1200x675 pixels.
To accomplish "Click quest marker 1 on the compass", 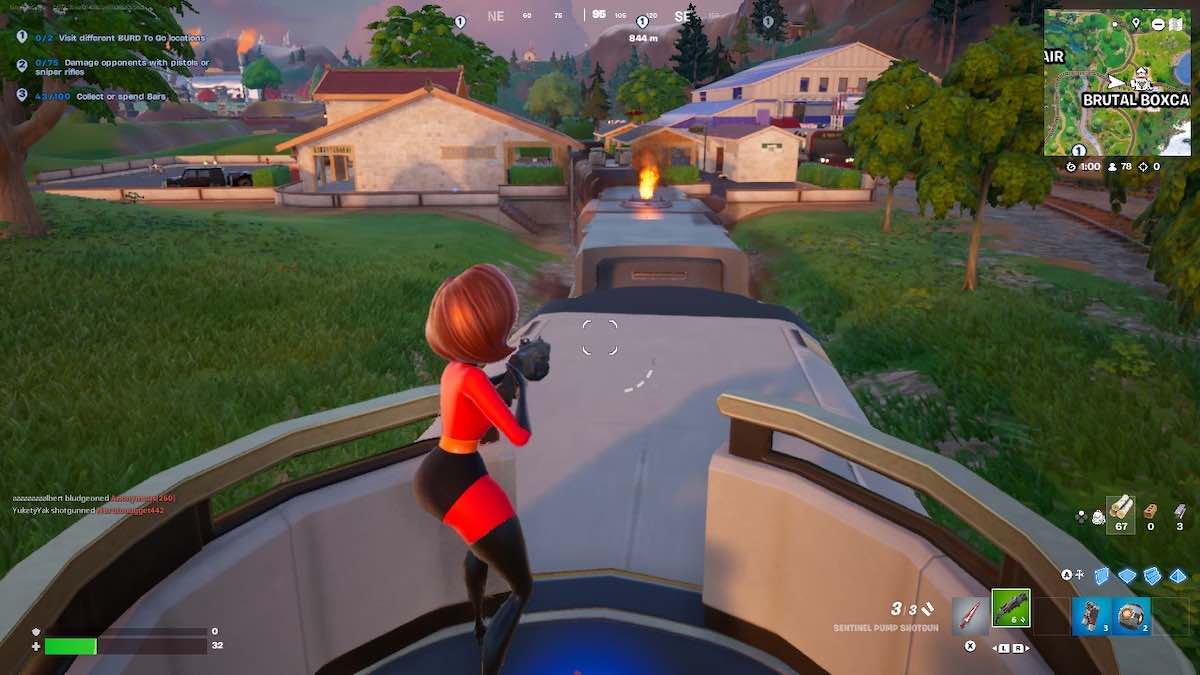I will pos(641,22).
